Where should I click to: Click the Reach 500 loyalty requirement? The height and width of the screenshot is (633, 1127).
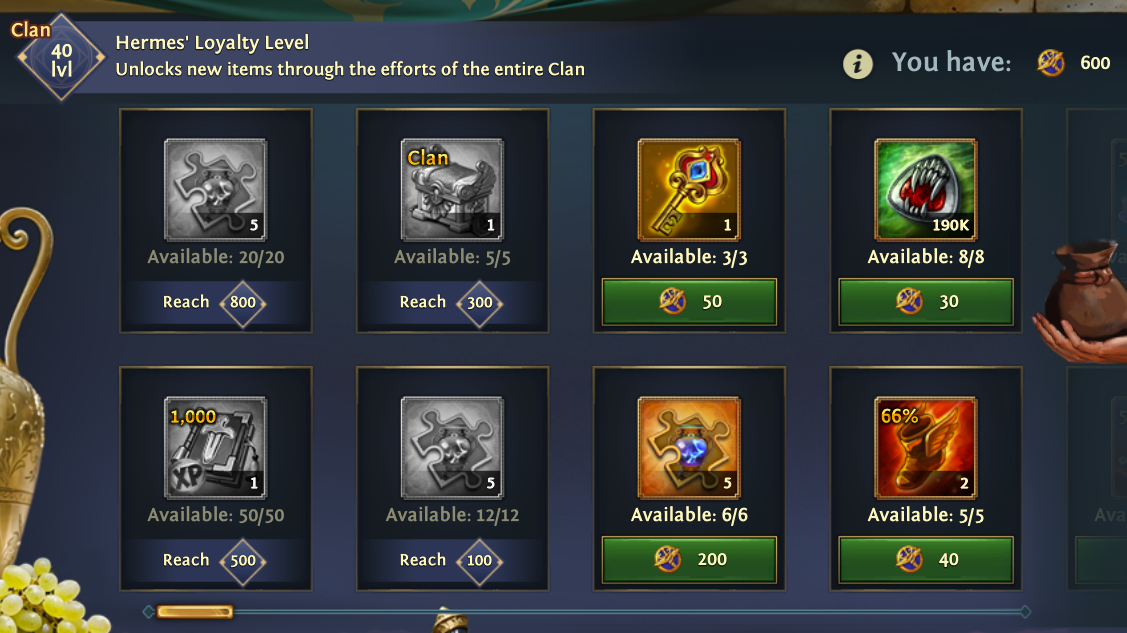click(215, 560)
